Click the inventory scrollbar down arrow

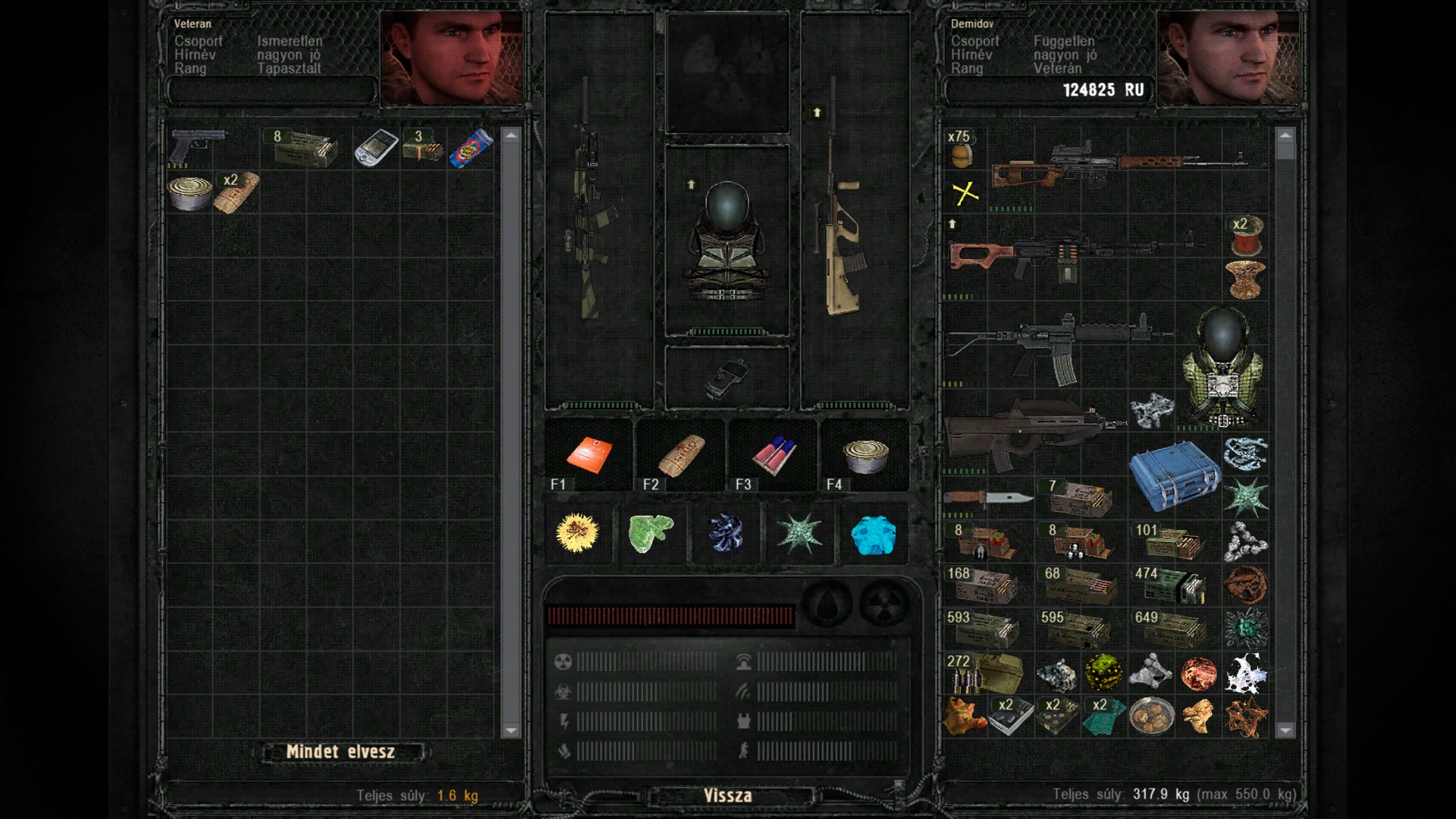[1285, 730]
